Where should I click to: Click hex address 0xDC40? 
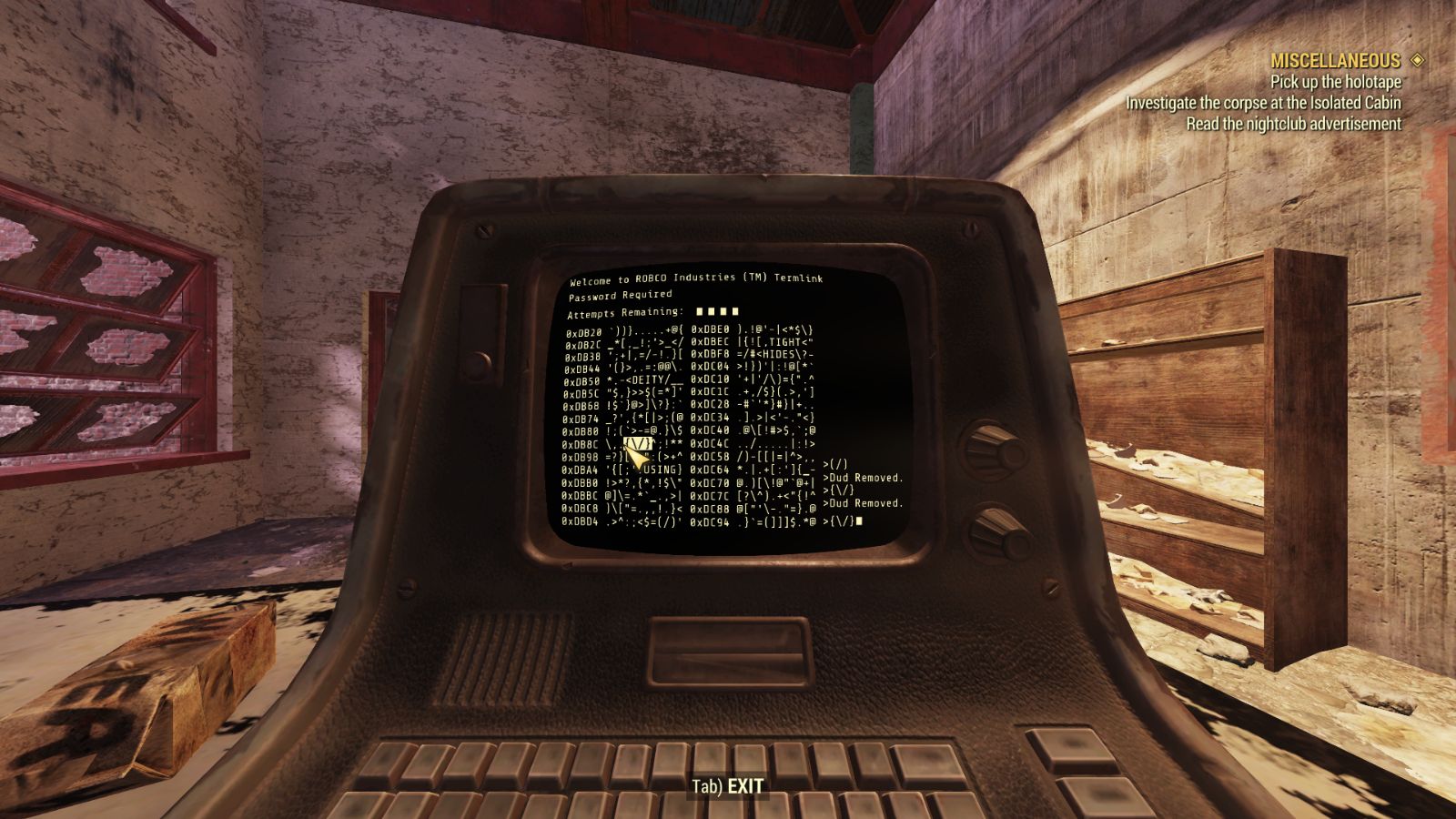(710, 431)
